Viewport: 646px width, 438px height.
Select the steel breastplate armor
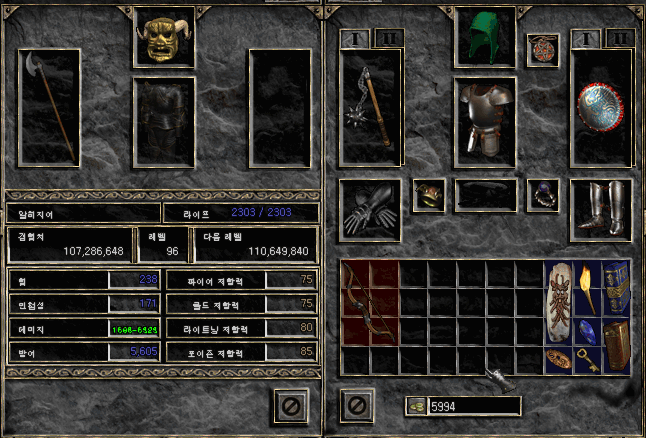(x=486, y=120)
